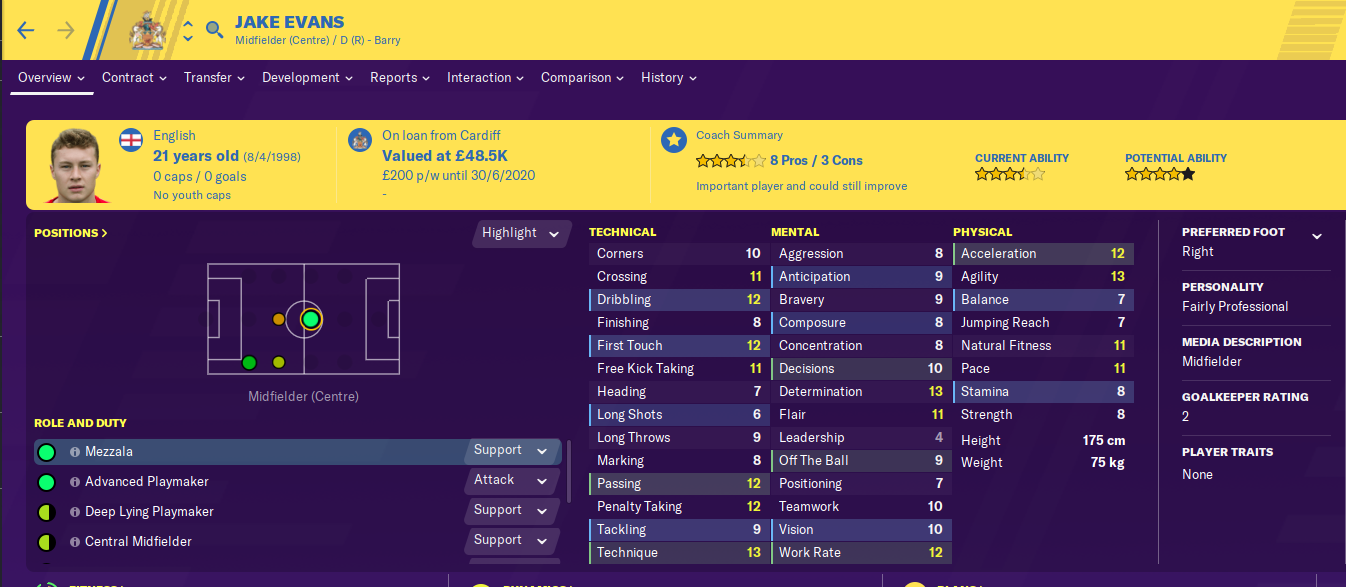The height and width of the screenshot is (587, 1346).
Task: Open the Overview tab menu
Action: pyautogui.click(x=51, y=78)
